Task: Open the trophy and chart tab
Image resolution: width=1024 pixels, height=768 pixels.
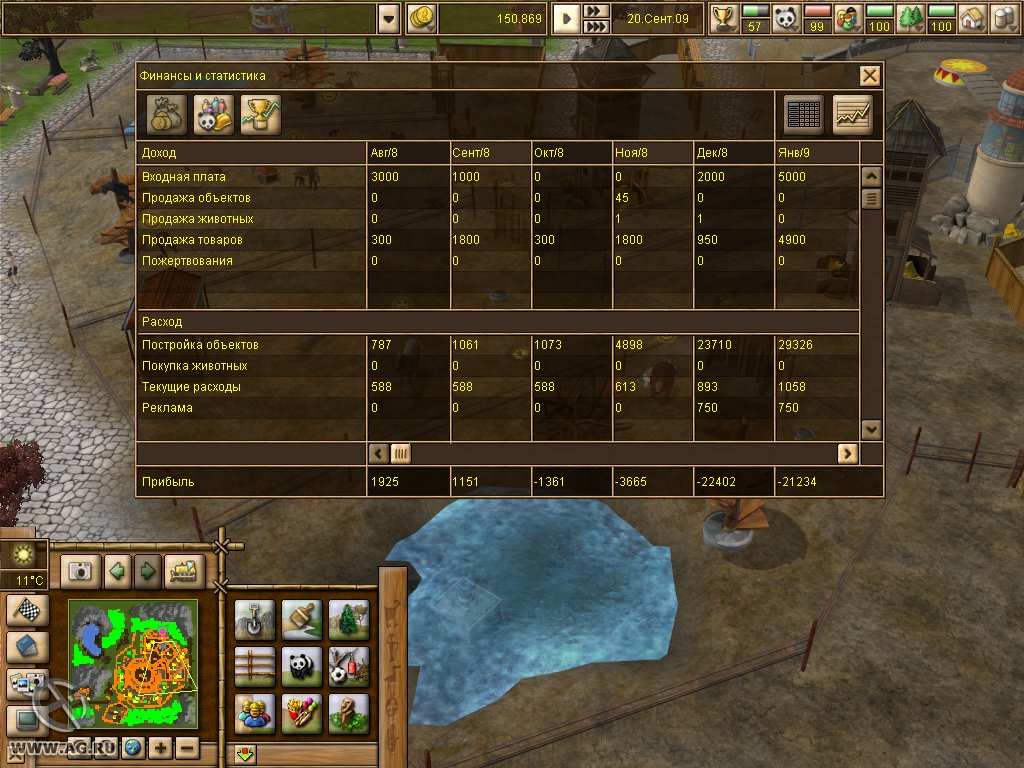Action: coord(260,115)
